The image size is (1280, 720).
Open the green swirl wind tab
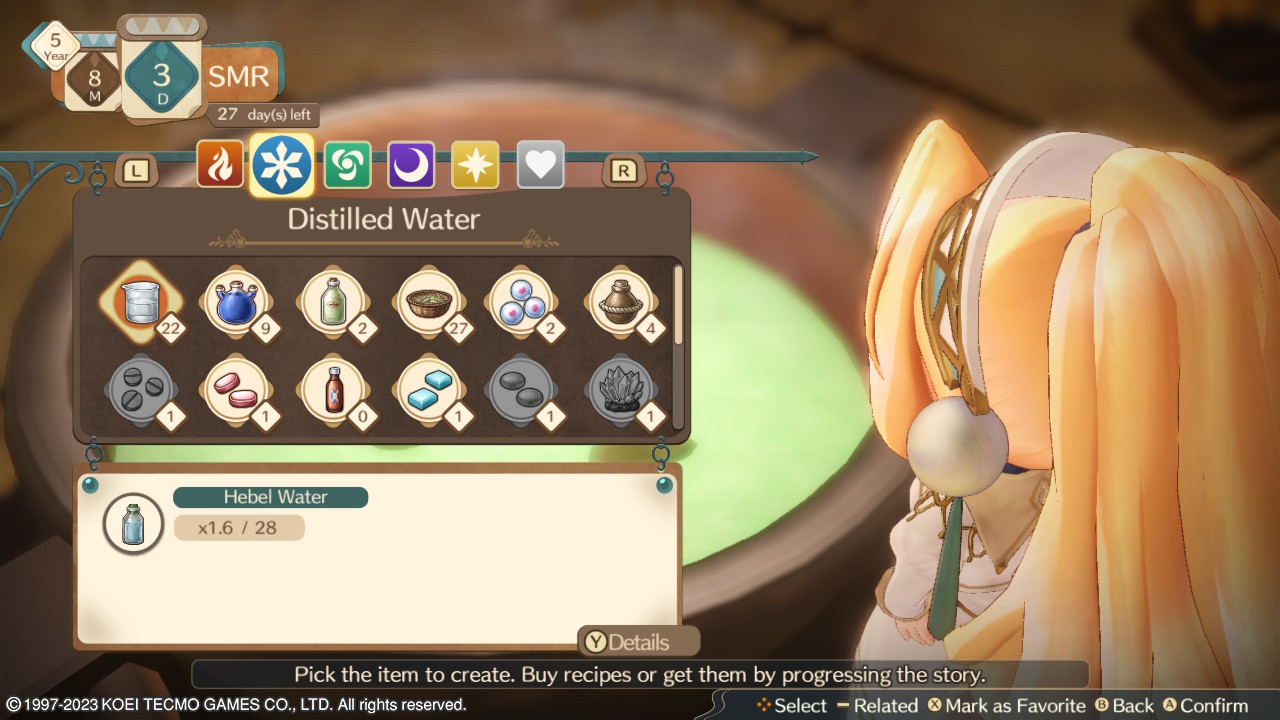[347, 165]
